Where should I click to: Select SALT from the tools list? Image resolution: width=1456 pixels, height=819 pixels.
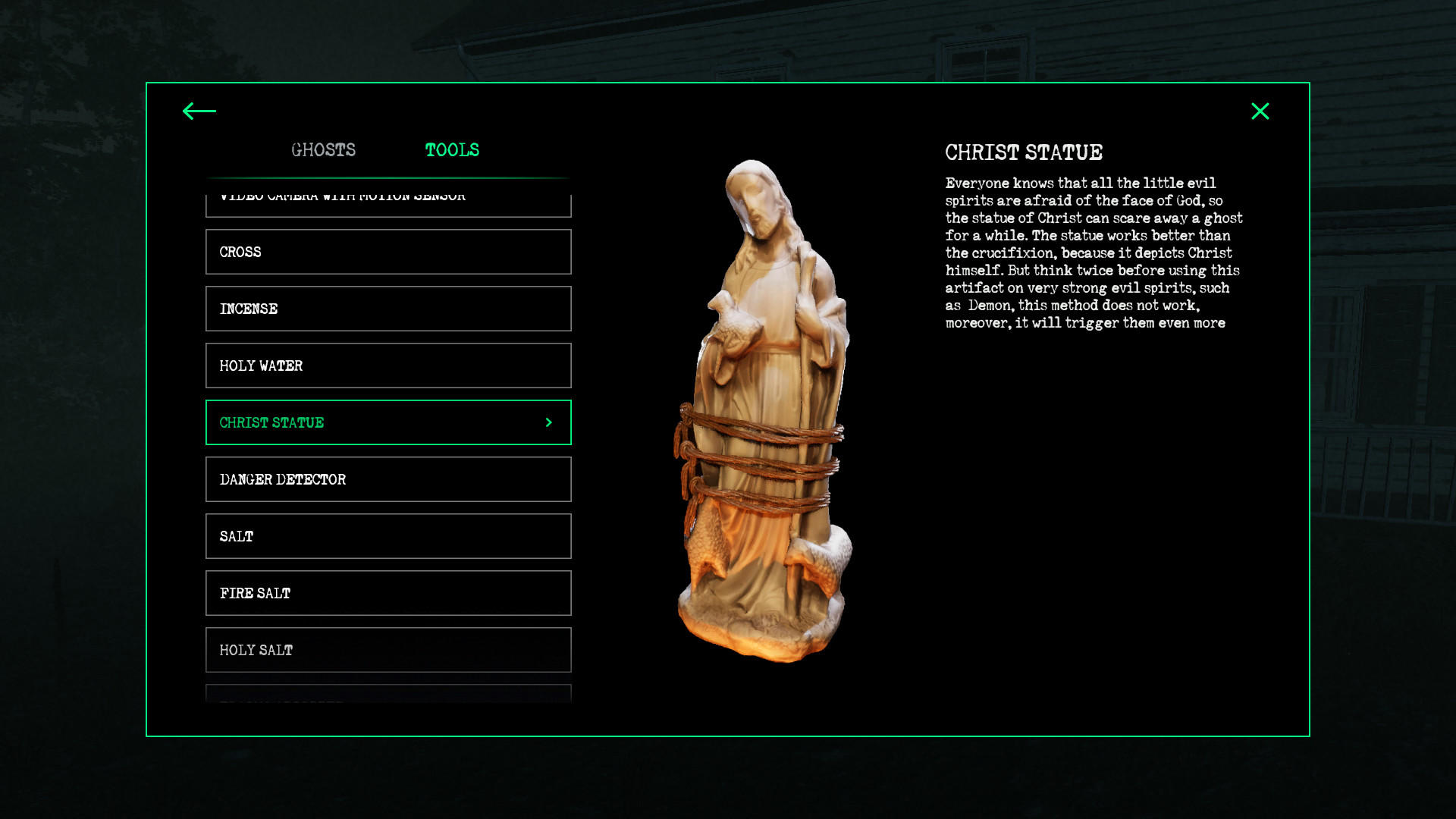click(388, 536)
